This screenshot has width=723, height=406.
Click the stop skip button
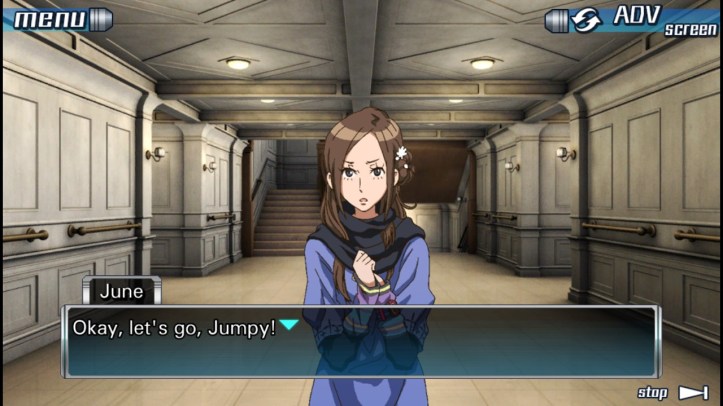click(x=673, y=392)
